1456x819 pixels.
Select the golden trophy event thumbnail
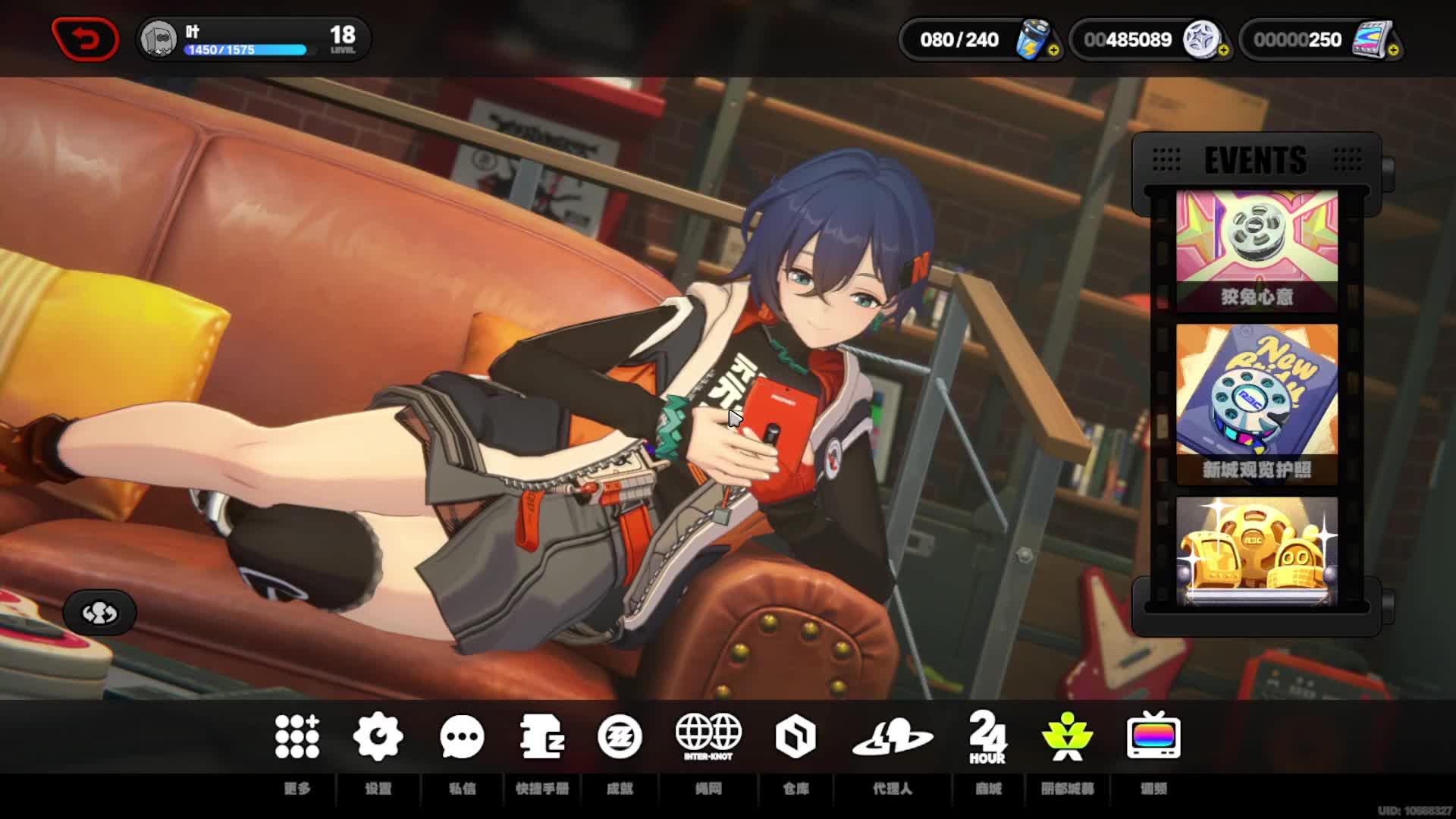(1257, 552)
